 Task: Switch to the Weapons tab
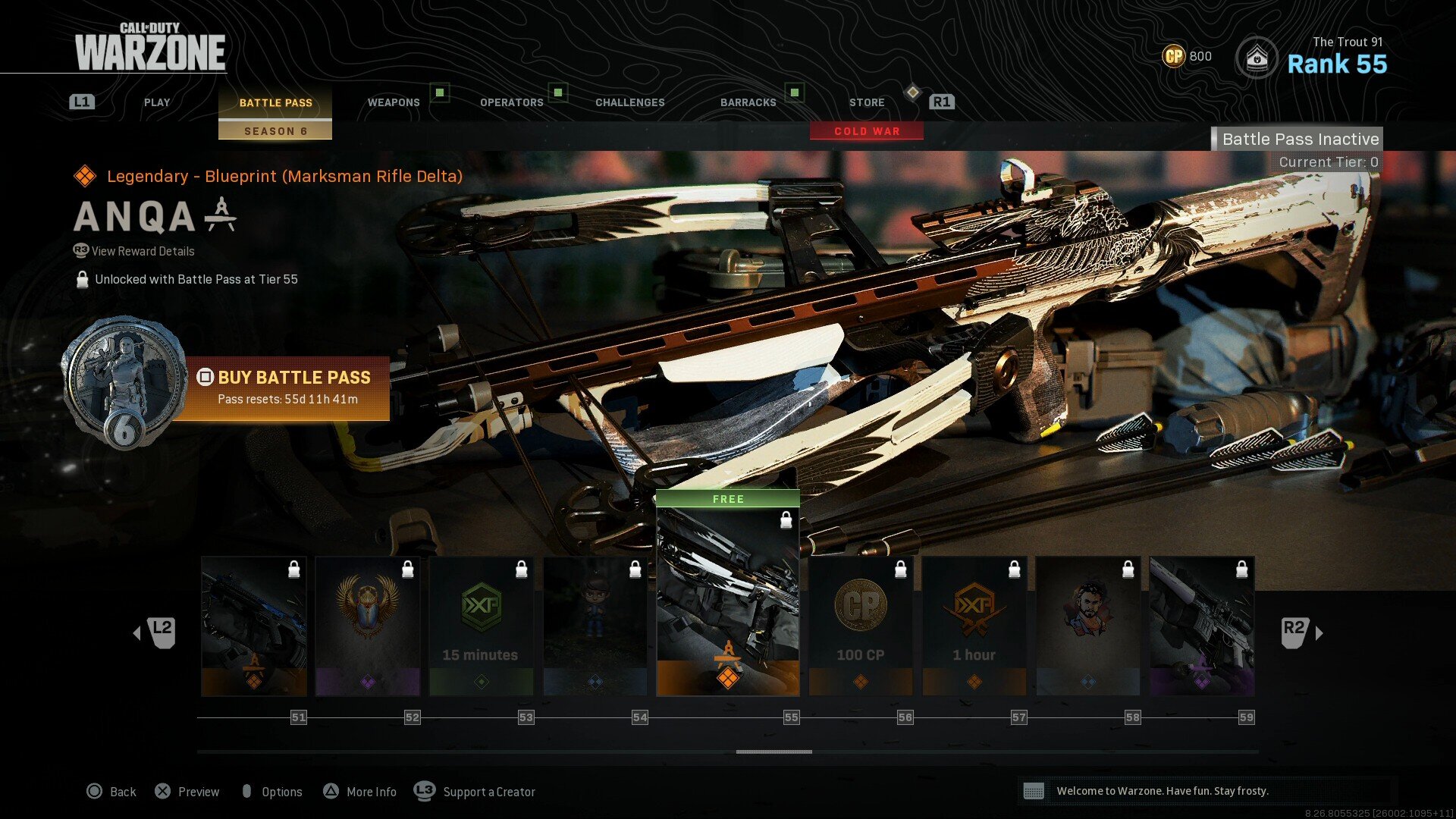pyautogui.click(x=394, y=102)
